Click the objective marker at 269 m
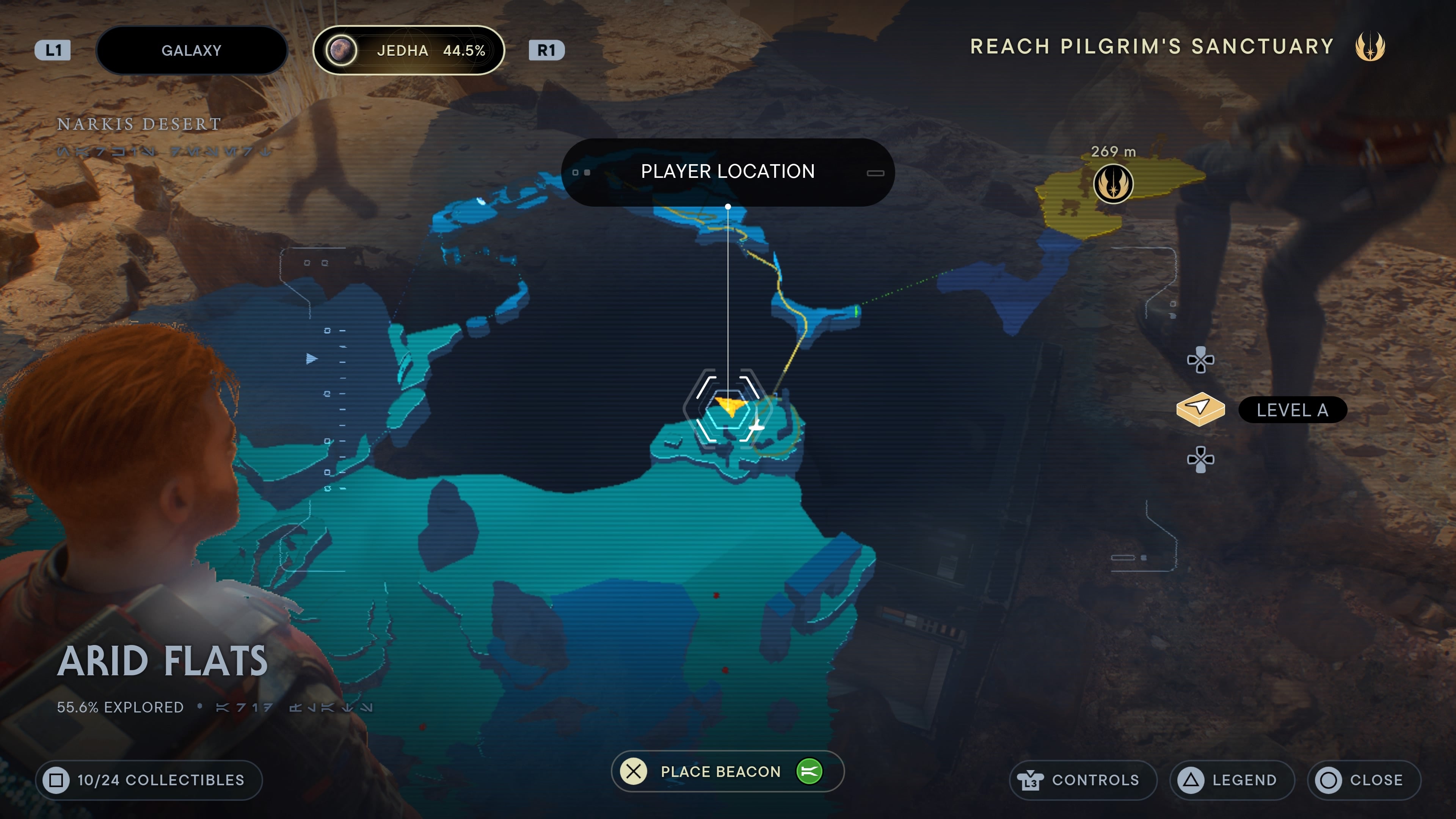This screenshot has height=819, width=1456. pos(1113,184)
